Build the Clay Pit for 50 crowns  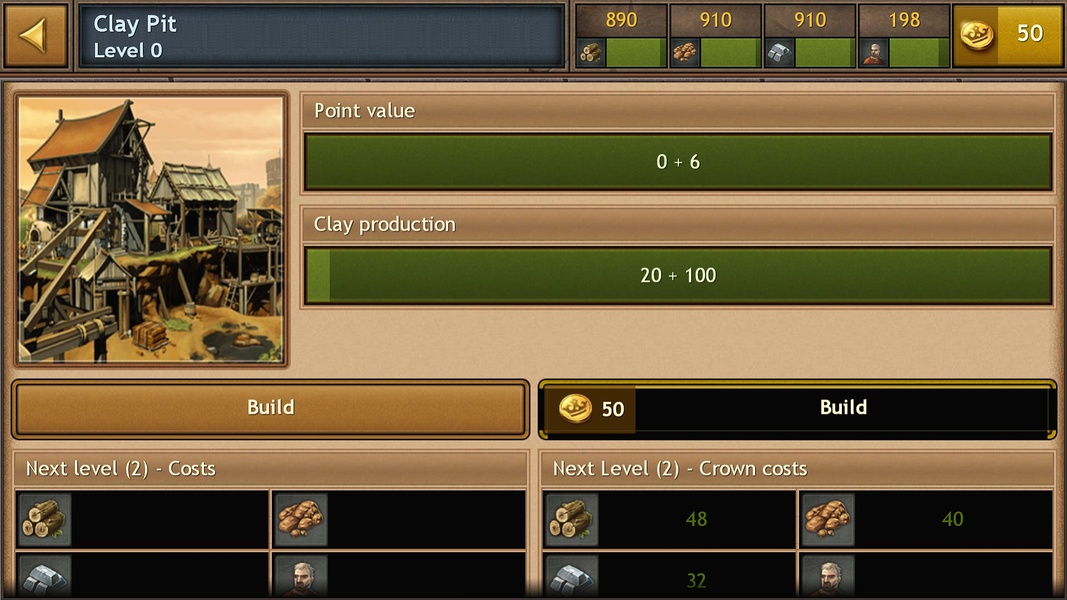797,408
